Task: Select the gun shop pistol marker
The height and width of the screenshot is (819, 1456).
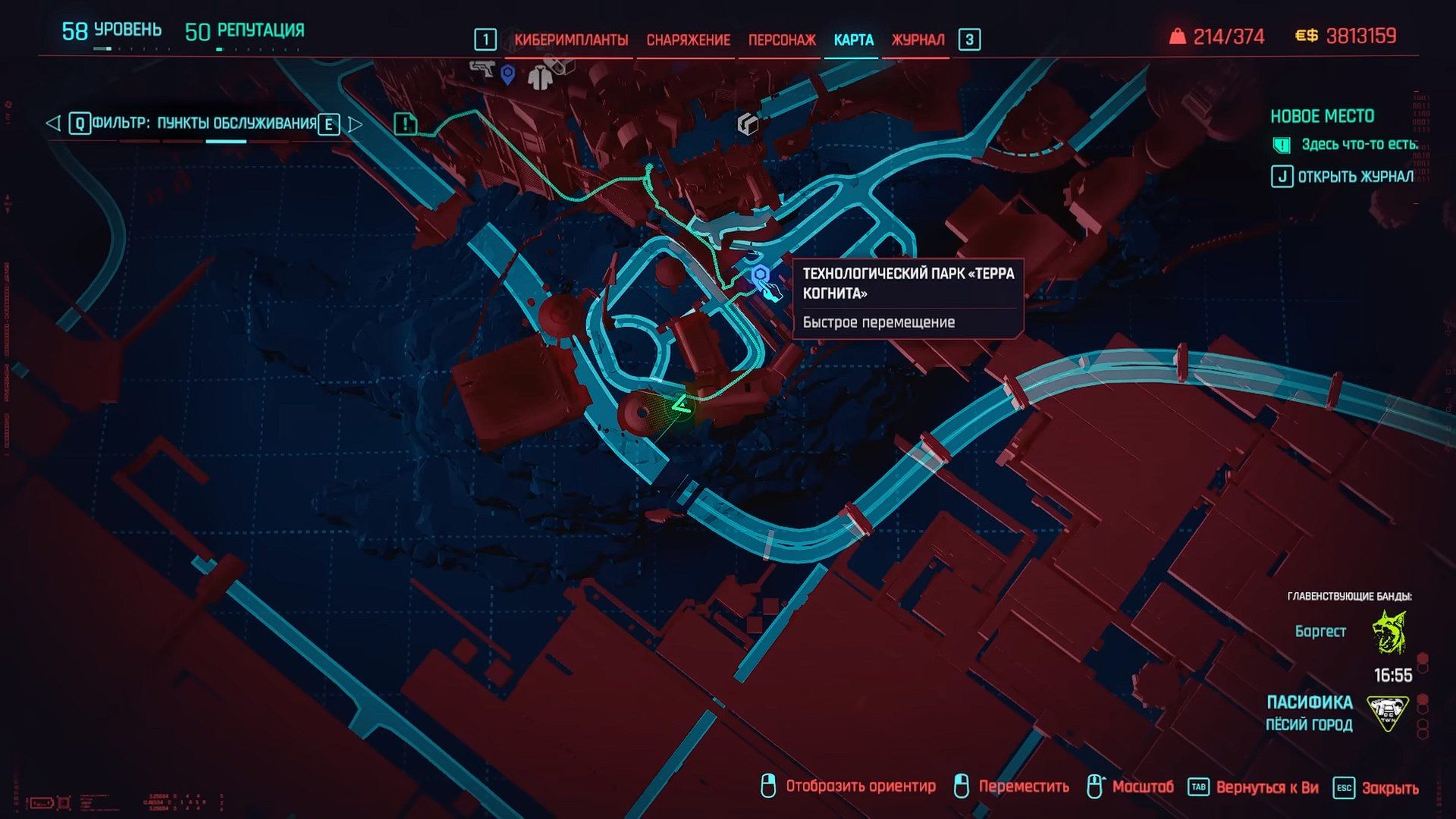Action: [481, 69]
